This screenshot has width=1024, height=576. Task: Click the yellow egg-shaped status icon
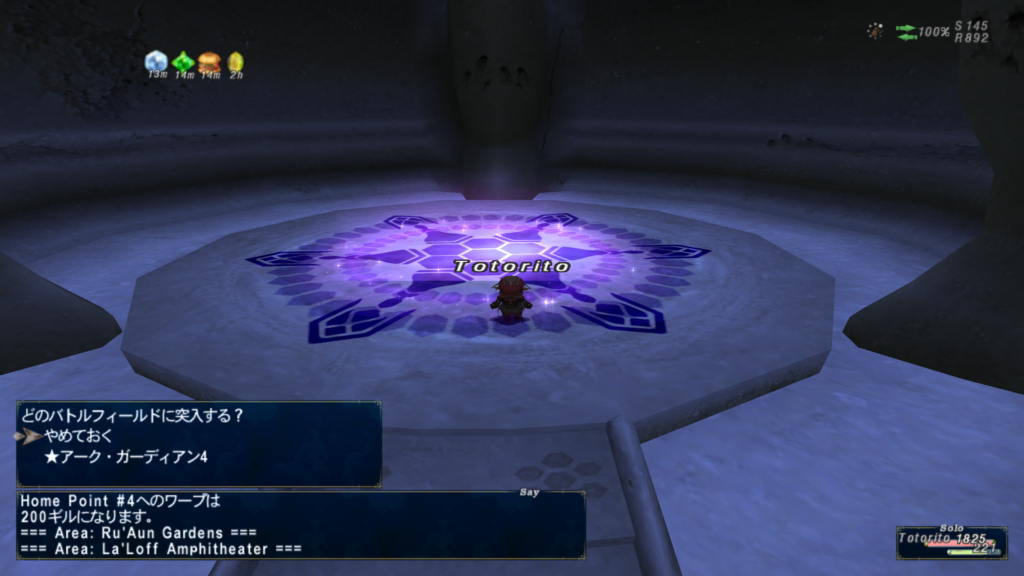click(235, 62)
